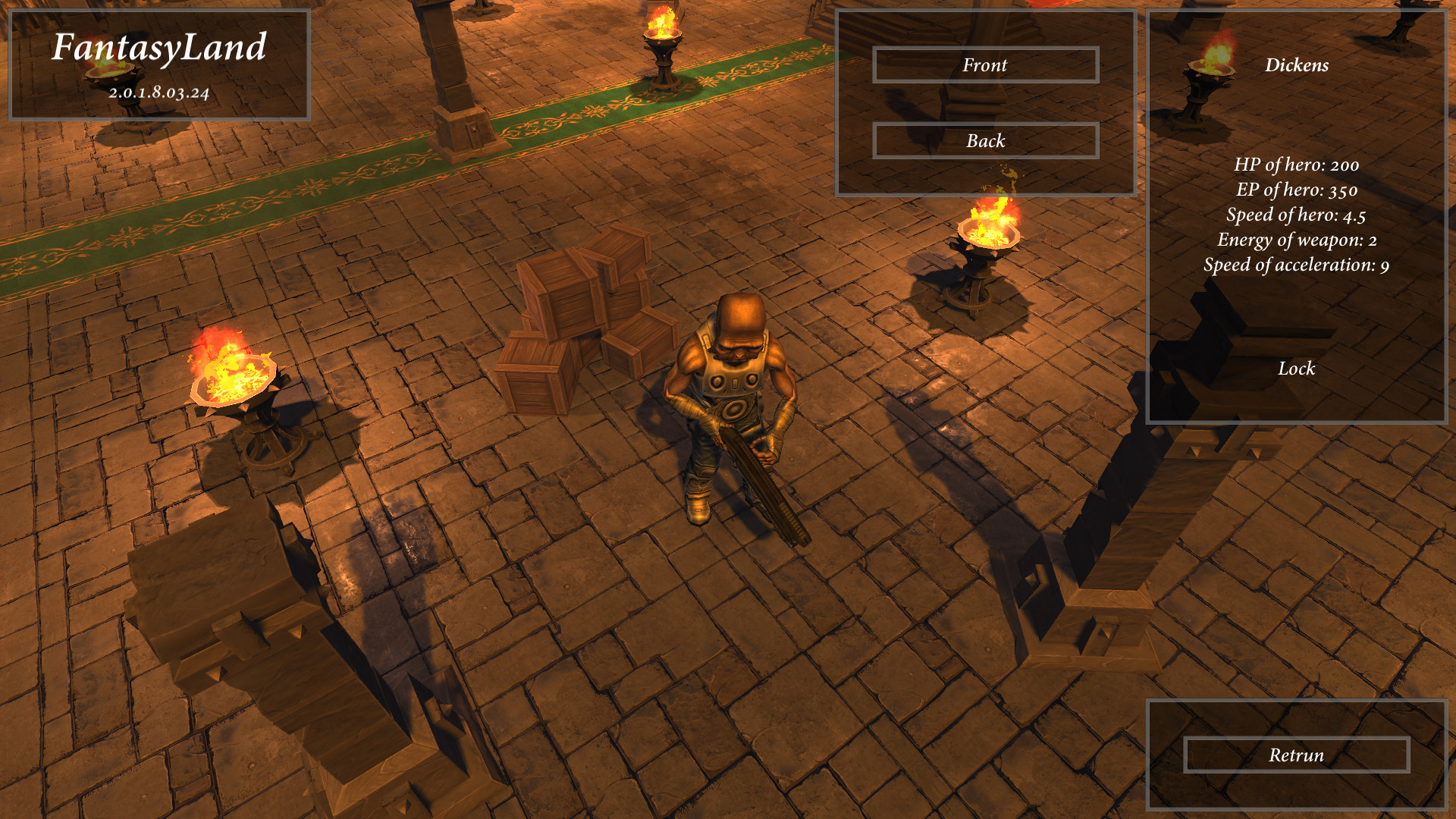Click the Speed of hero: 4.5 stat
Viewport: 1456px width, 819px height.
point(1297,217)
